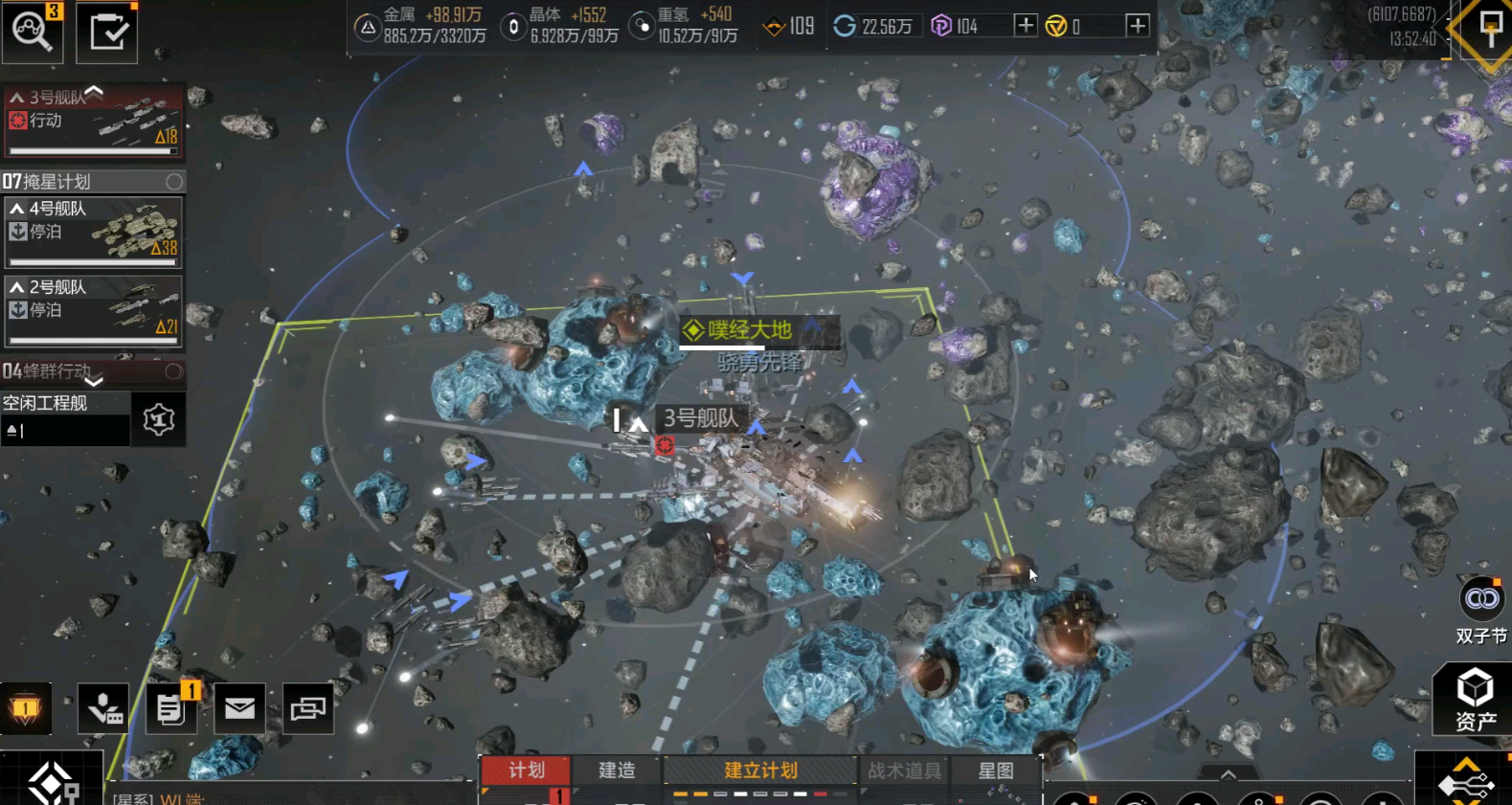Viewport: 1512px width, 805px height.
Task: Switch to the 建造 tab
Action: (616, 771)
